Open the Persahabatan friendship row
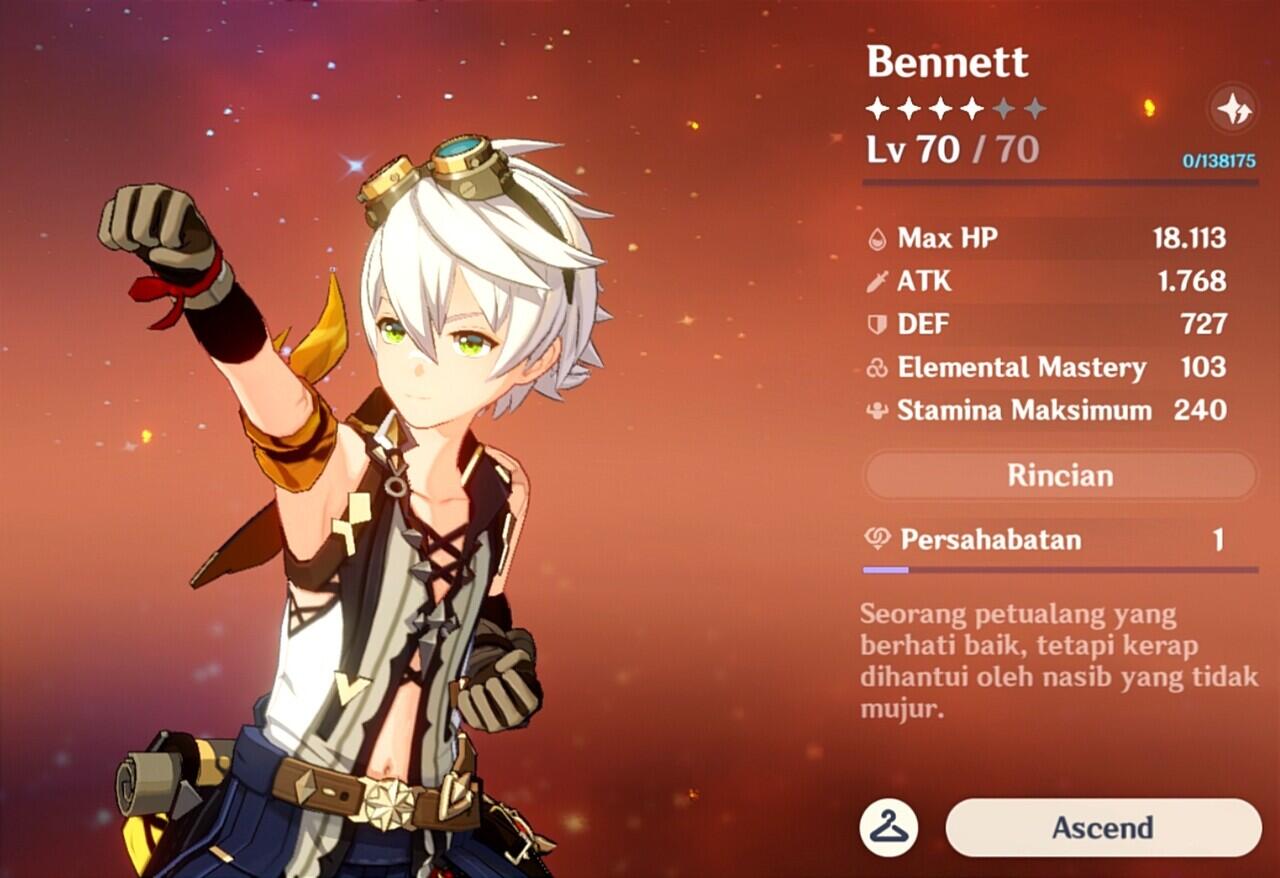 click(x=1060, y=540)
